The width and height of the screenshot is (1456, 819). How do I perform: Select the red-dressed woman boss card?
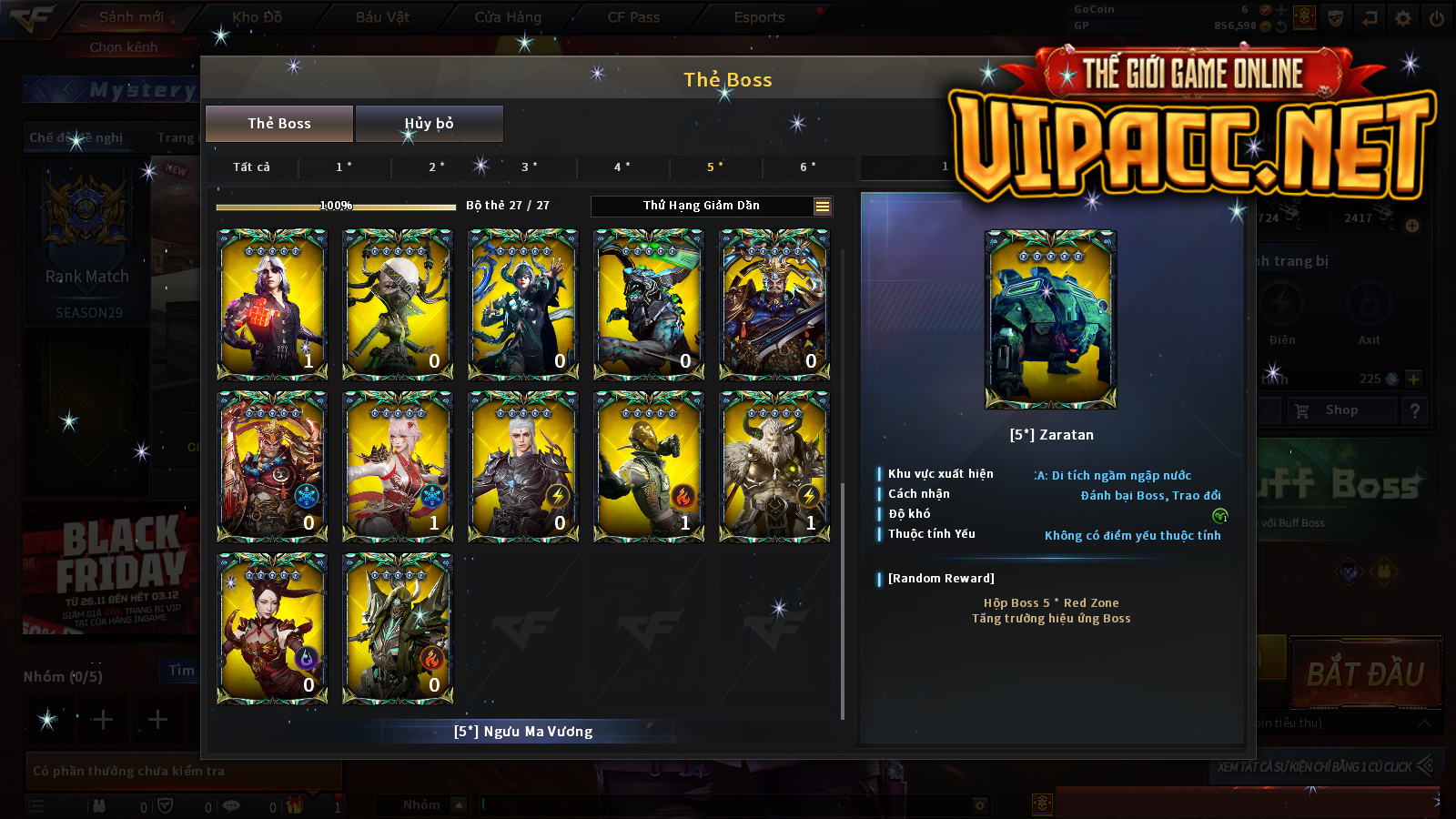click(x=272, y=628)
